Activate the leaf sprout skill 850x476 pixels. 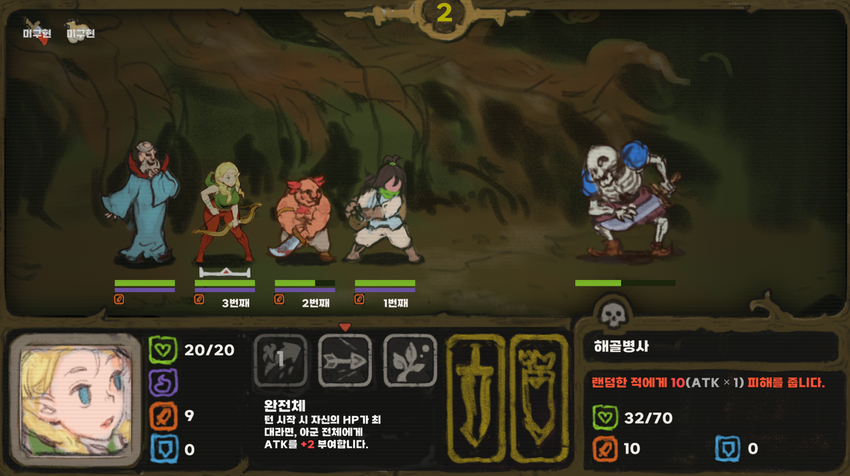coord(410,359)
